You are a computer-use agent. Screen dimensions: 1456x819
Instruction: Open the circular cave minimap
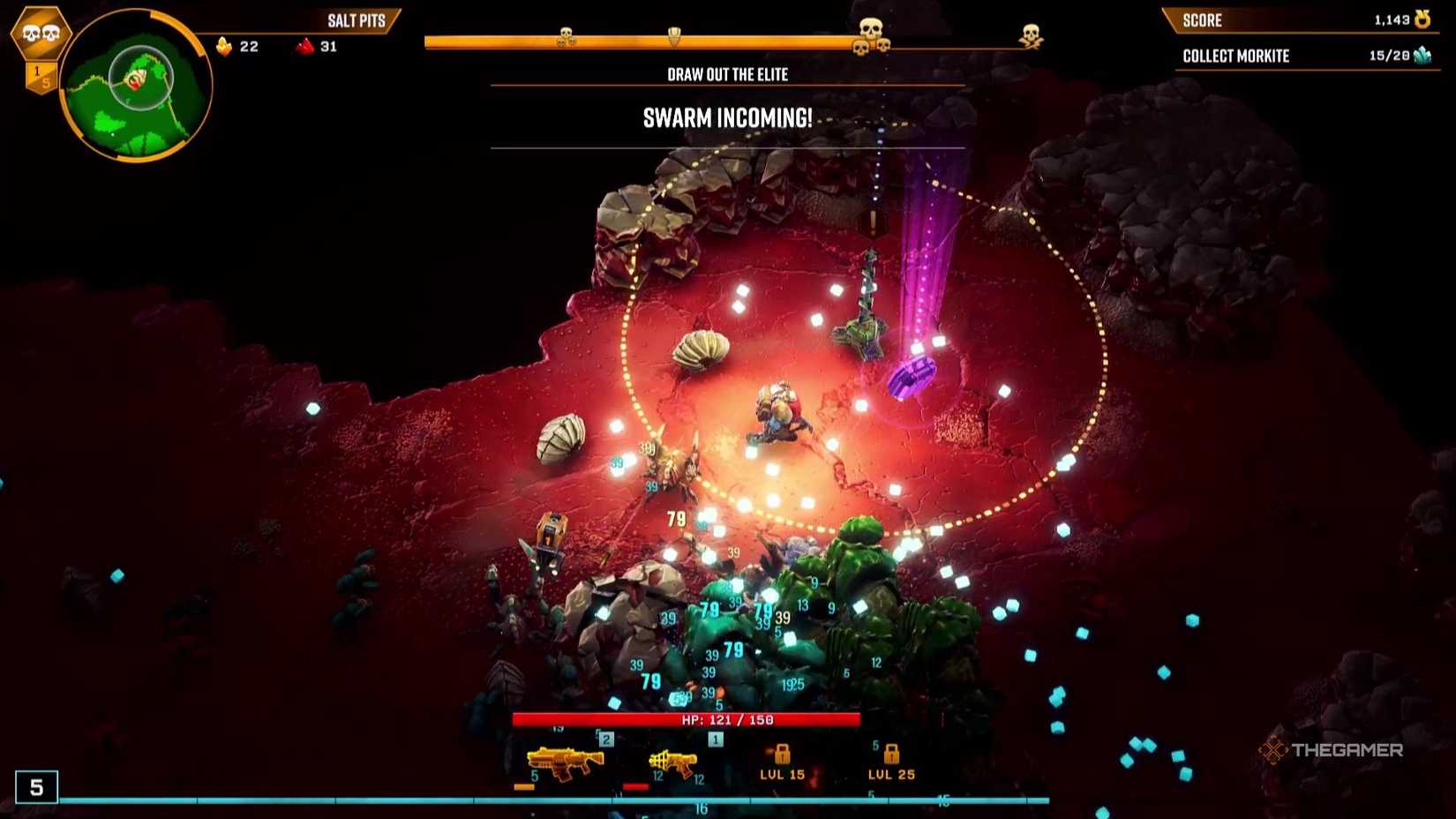(135, 86)
